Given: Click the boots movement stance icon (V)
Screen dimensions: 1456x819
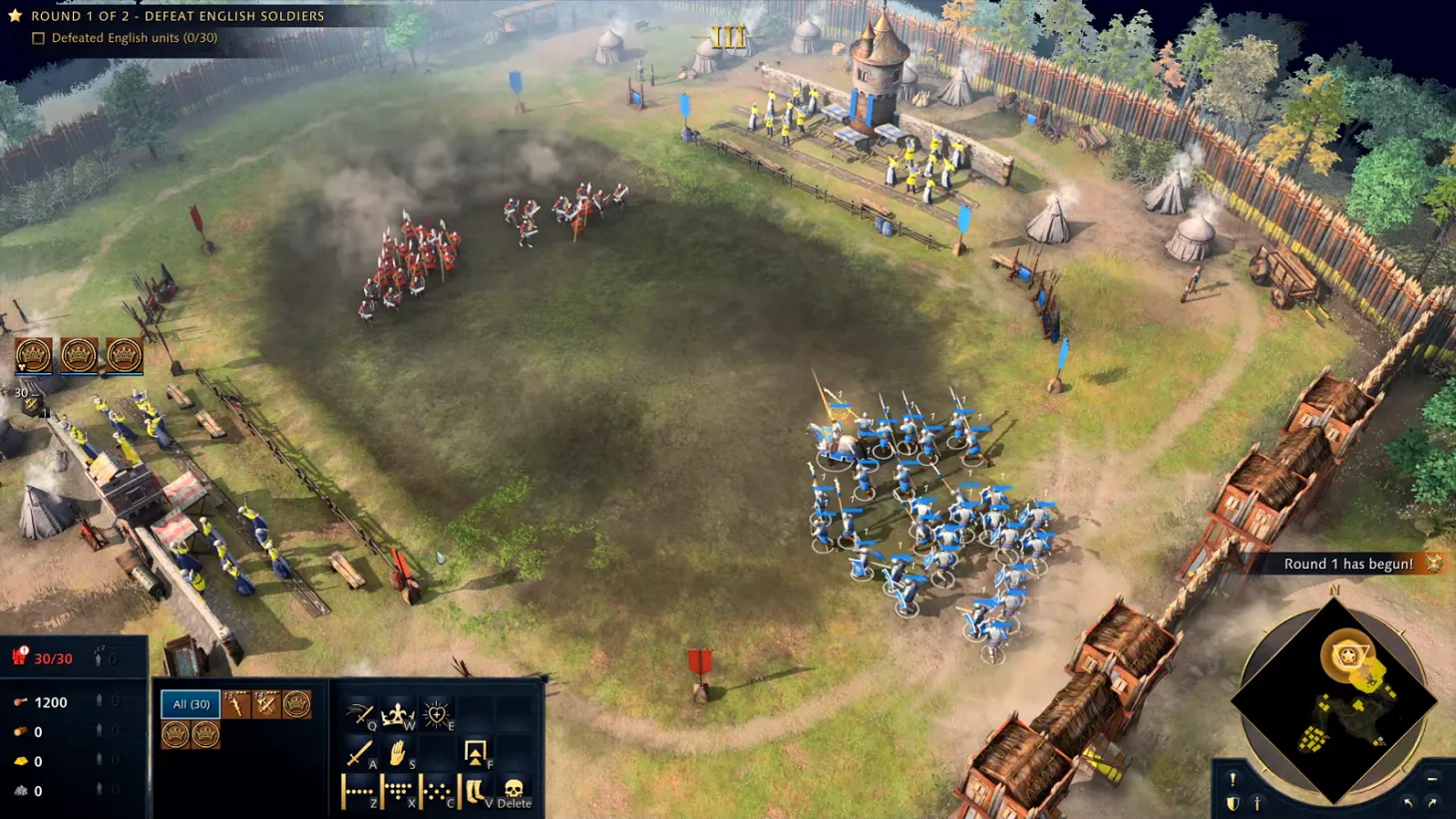Looking at the screenshot, I should 475,791.
